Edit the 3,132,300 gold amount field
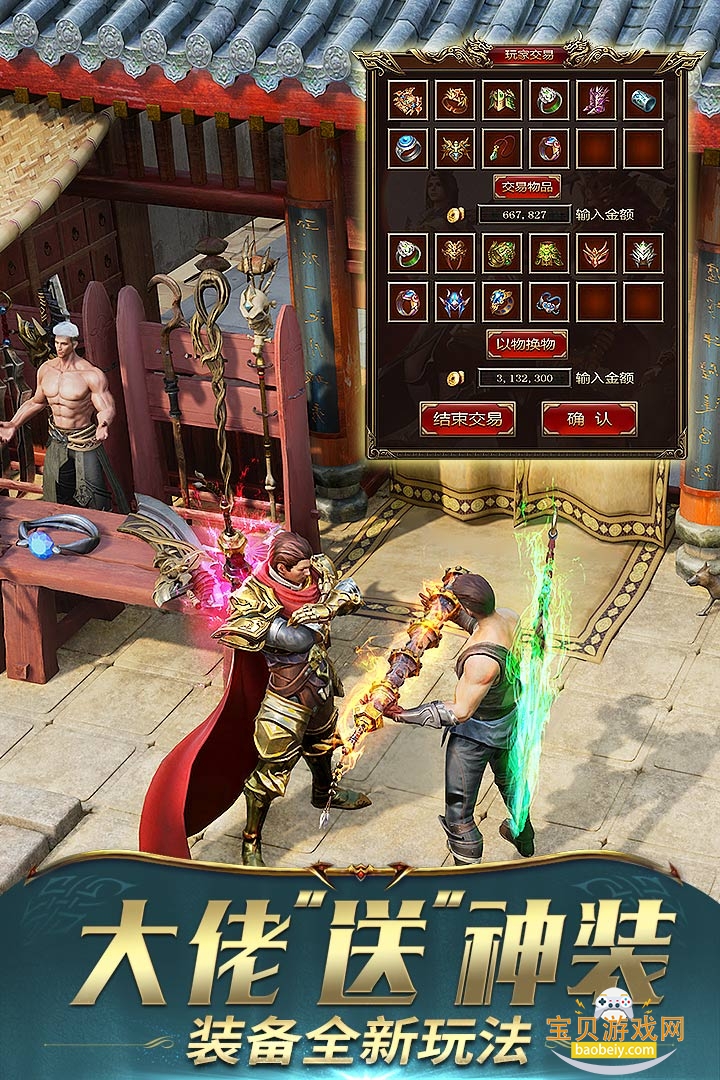This screenshot has width=720, height=1080. coord(524,378)
